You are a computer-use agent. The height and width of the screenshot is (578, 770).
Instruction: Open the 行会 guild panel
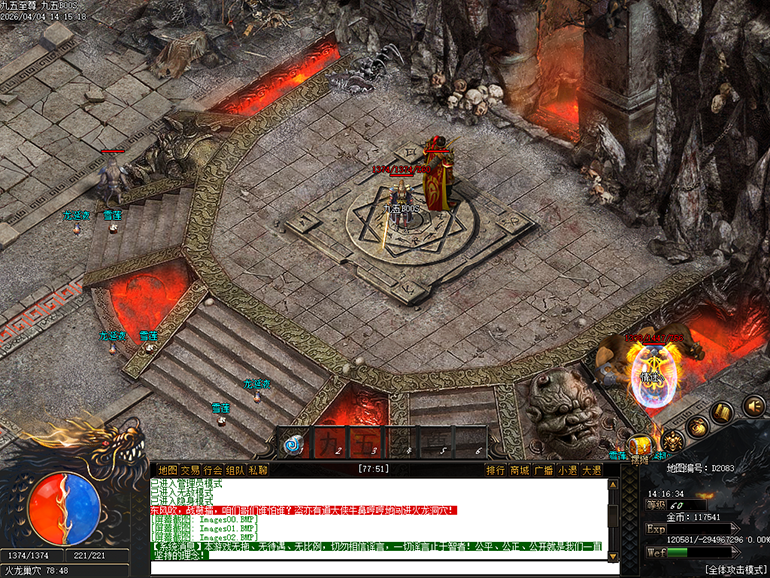213,470
